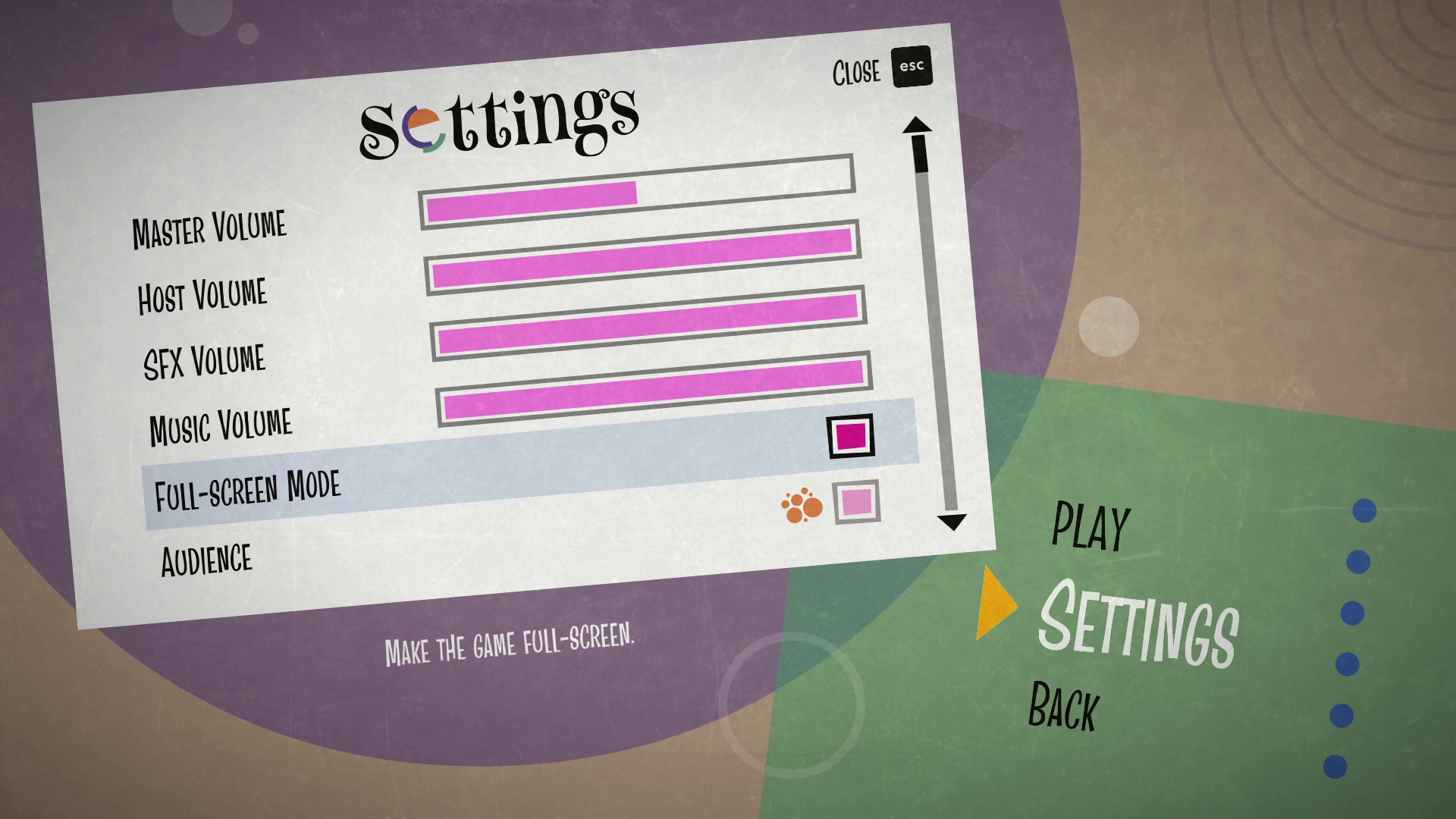Close the Settings panel

(x=911, y=67)
